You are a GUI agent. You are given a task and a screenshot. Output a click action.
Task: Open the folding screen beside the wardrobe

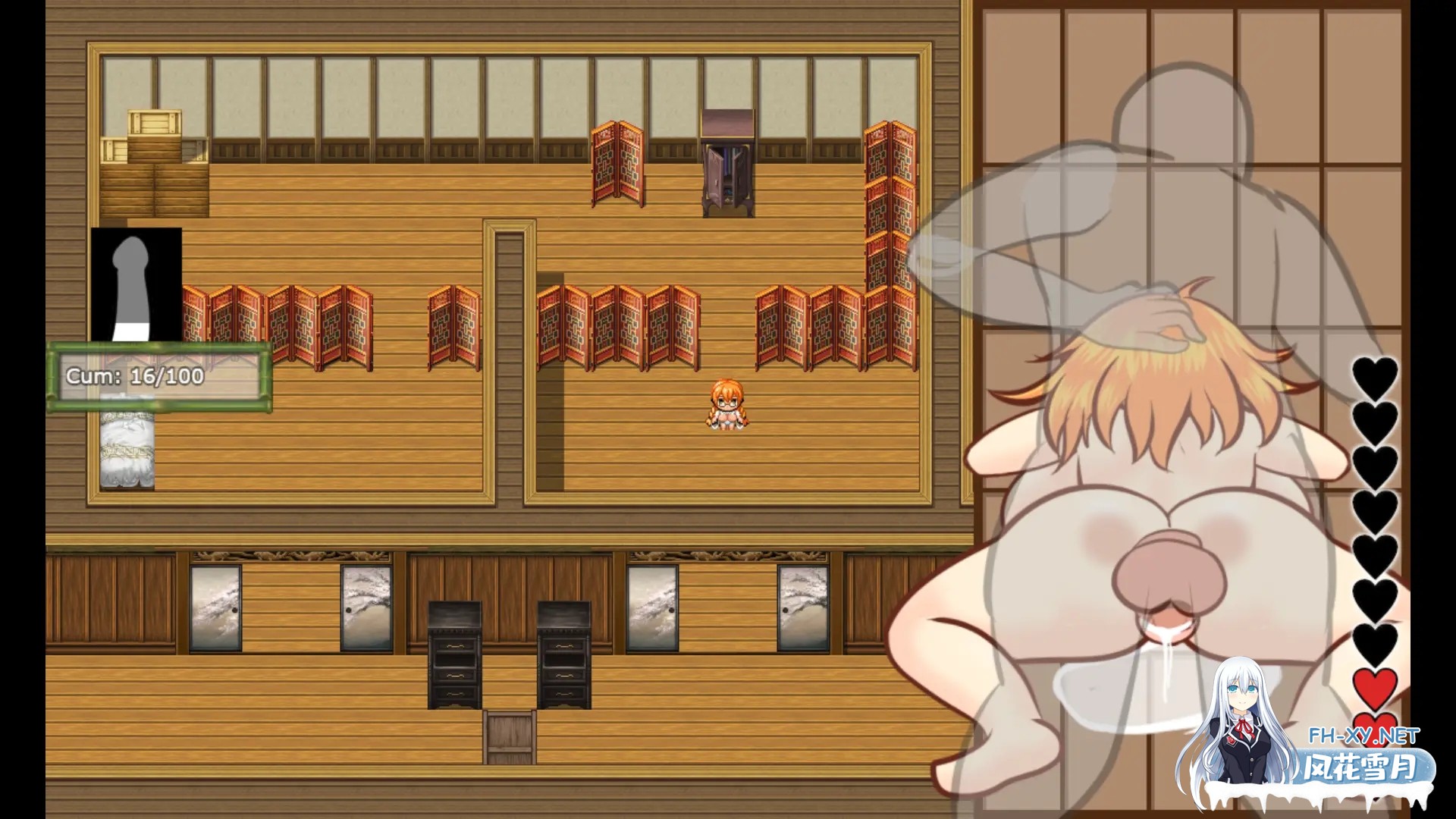(618, 163)
